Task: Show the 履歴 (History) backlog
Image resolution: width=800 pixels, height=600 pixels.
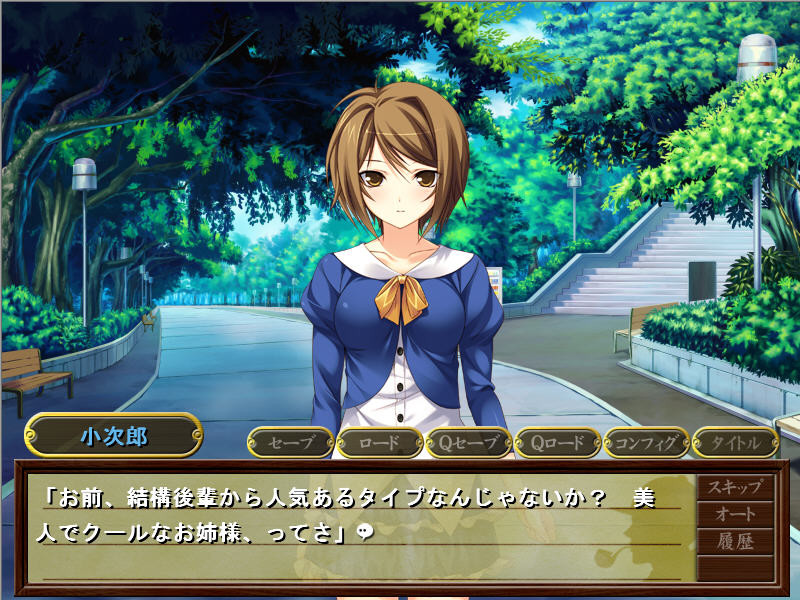Action: coord(735,542)
